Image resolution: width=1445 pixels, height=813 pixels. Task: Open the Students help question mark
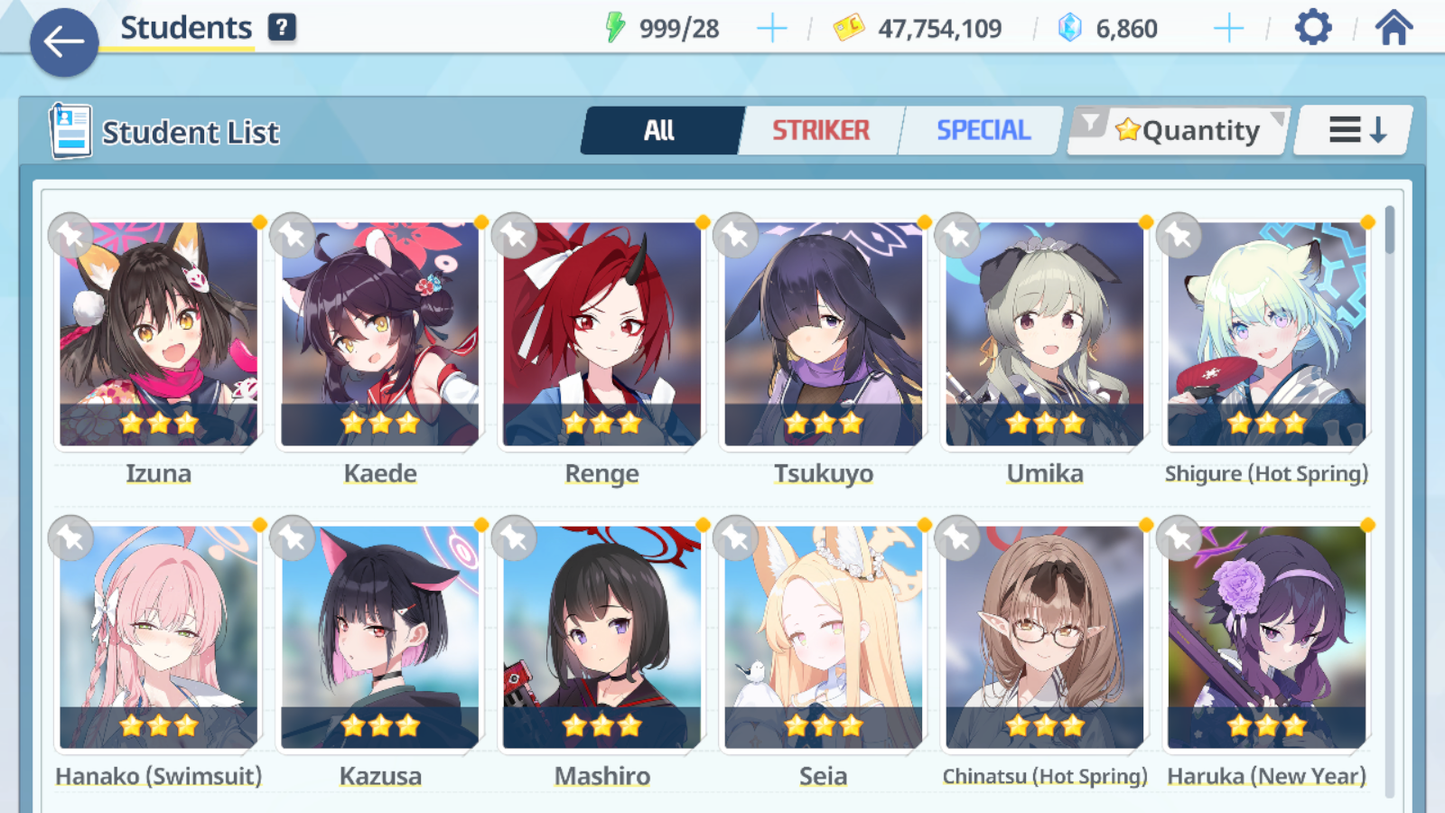[282, 28]
